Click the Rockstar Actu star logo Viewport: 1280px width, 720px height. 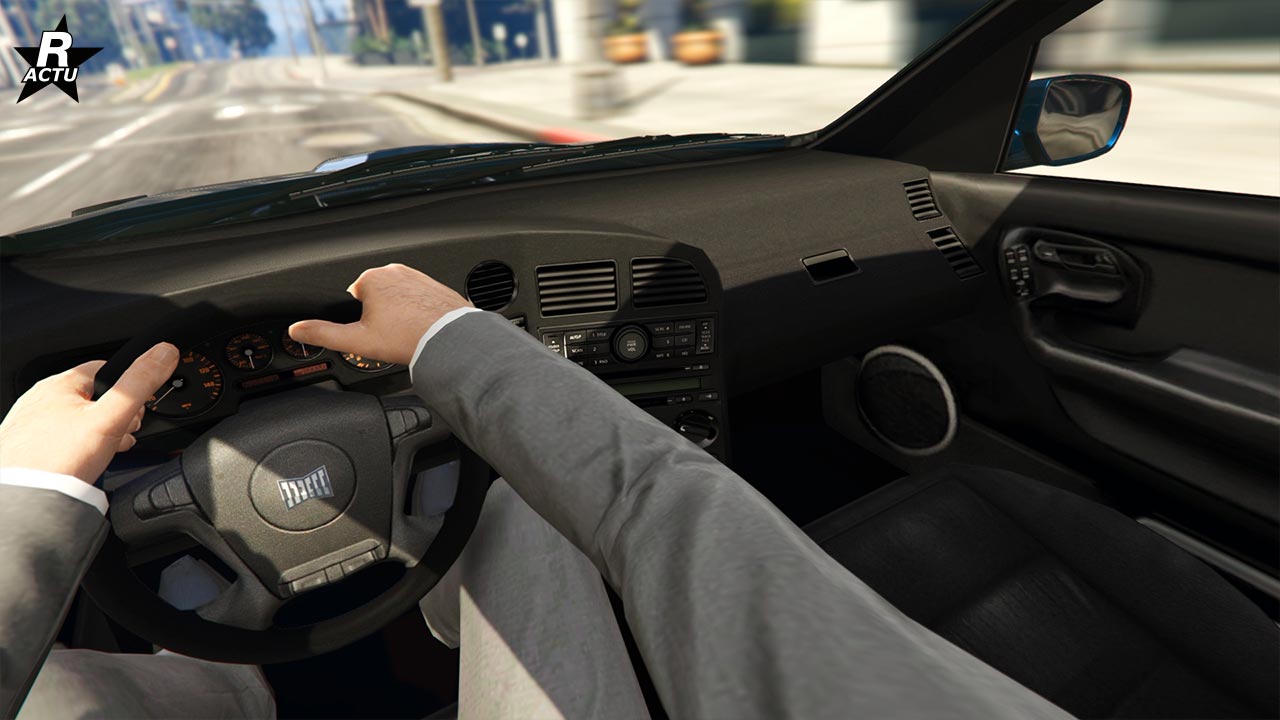pos(56,62)
